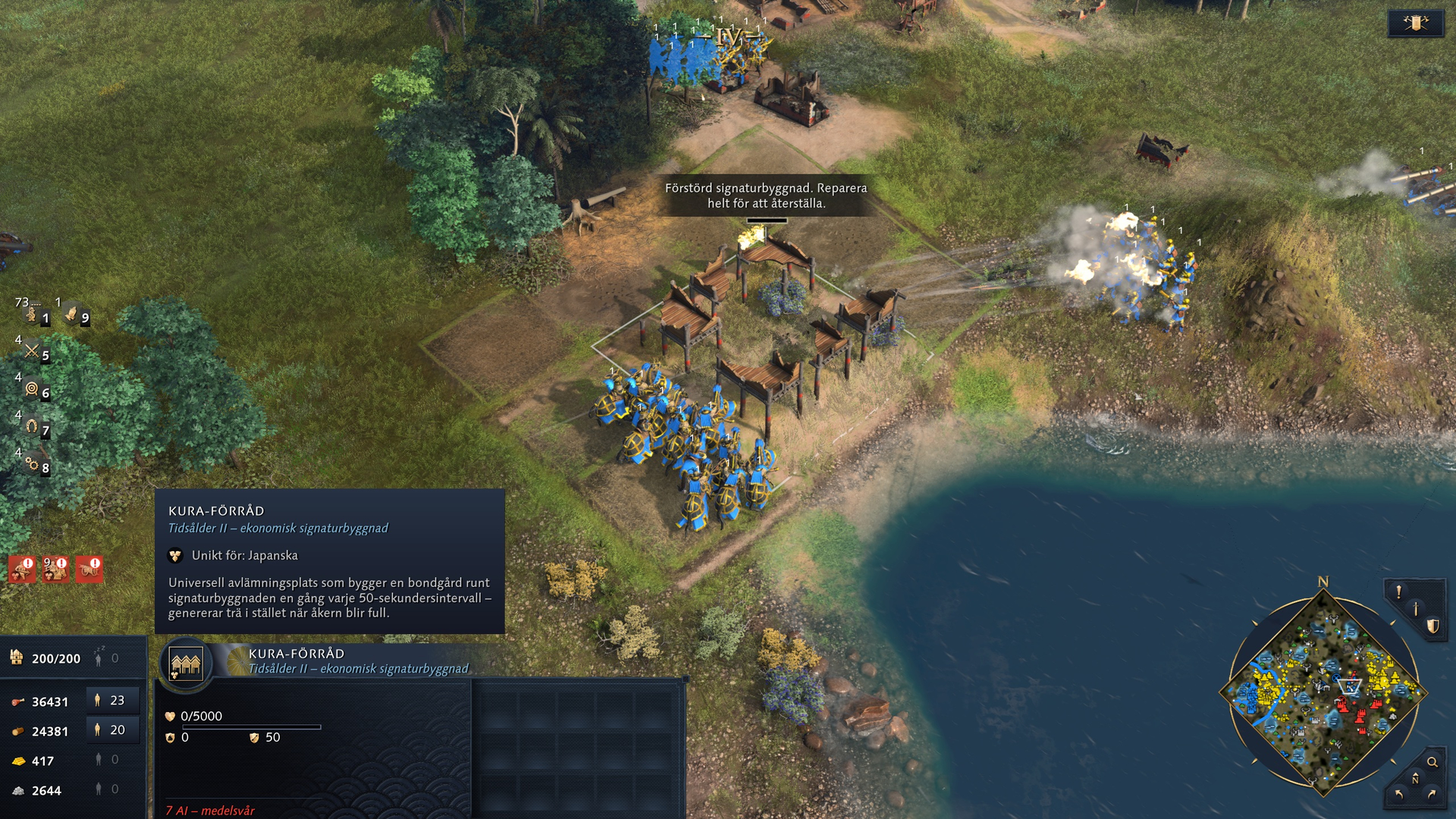
Task: Ping minimap with exclamation mark button
Action: (x=1399, y=591)
